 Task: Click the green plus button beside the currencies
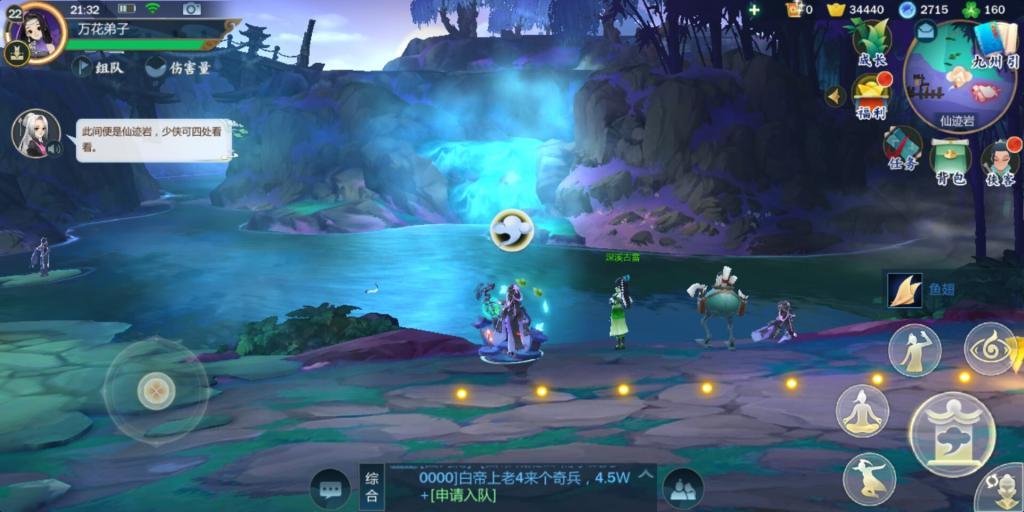[x=754, y=10]
